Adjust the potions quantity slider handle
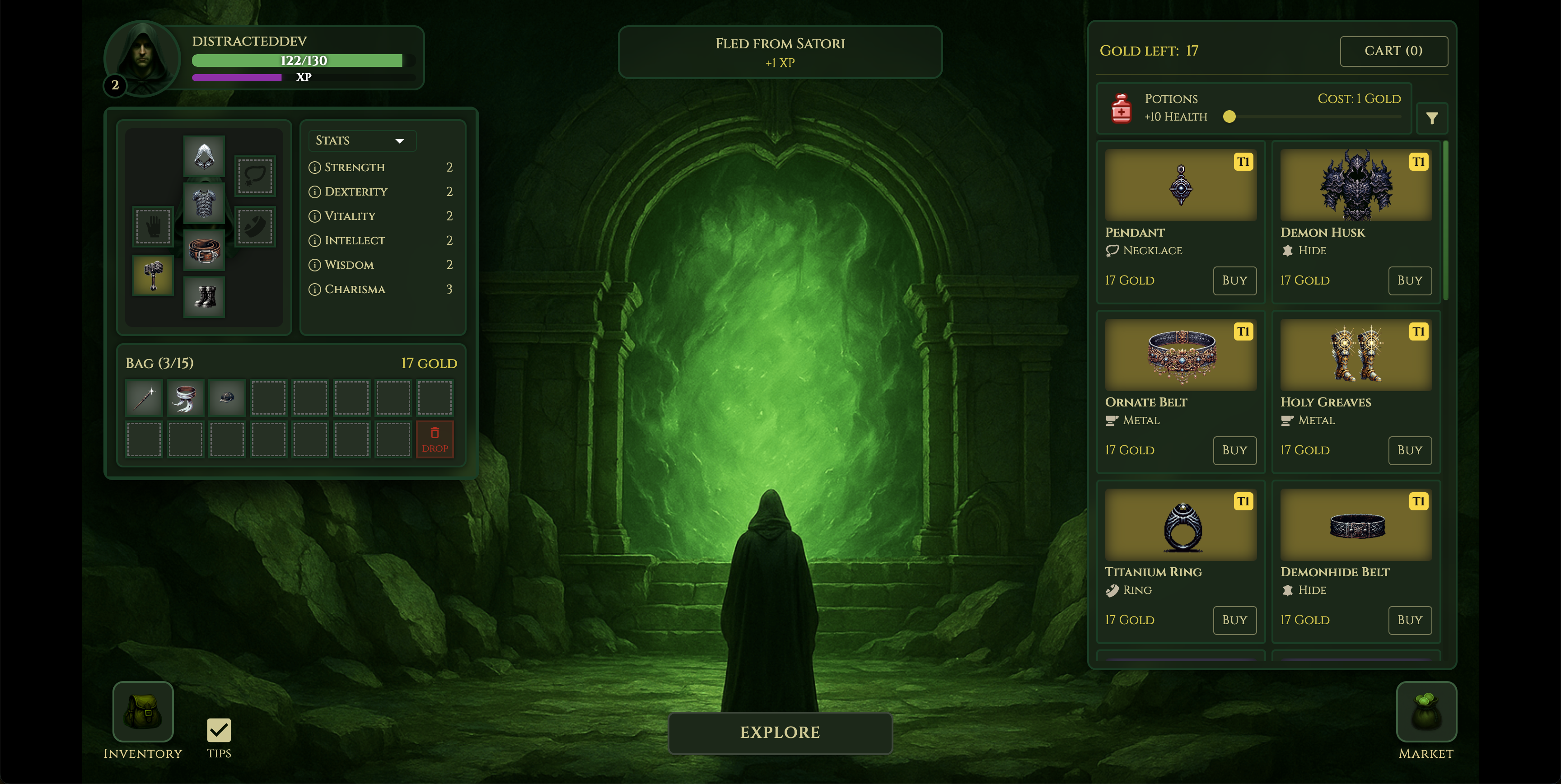The height and width of the screenshot is (784, 1561). [1229, 117]
